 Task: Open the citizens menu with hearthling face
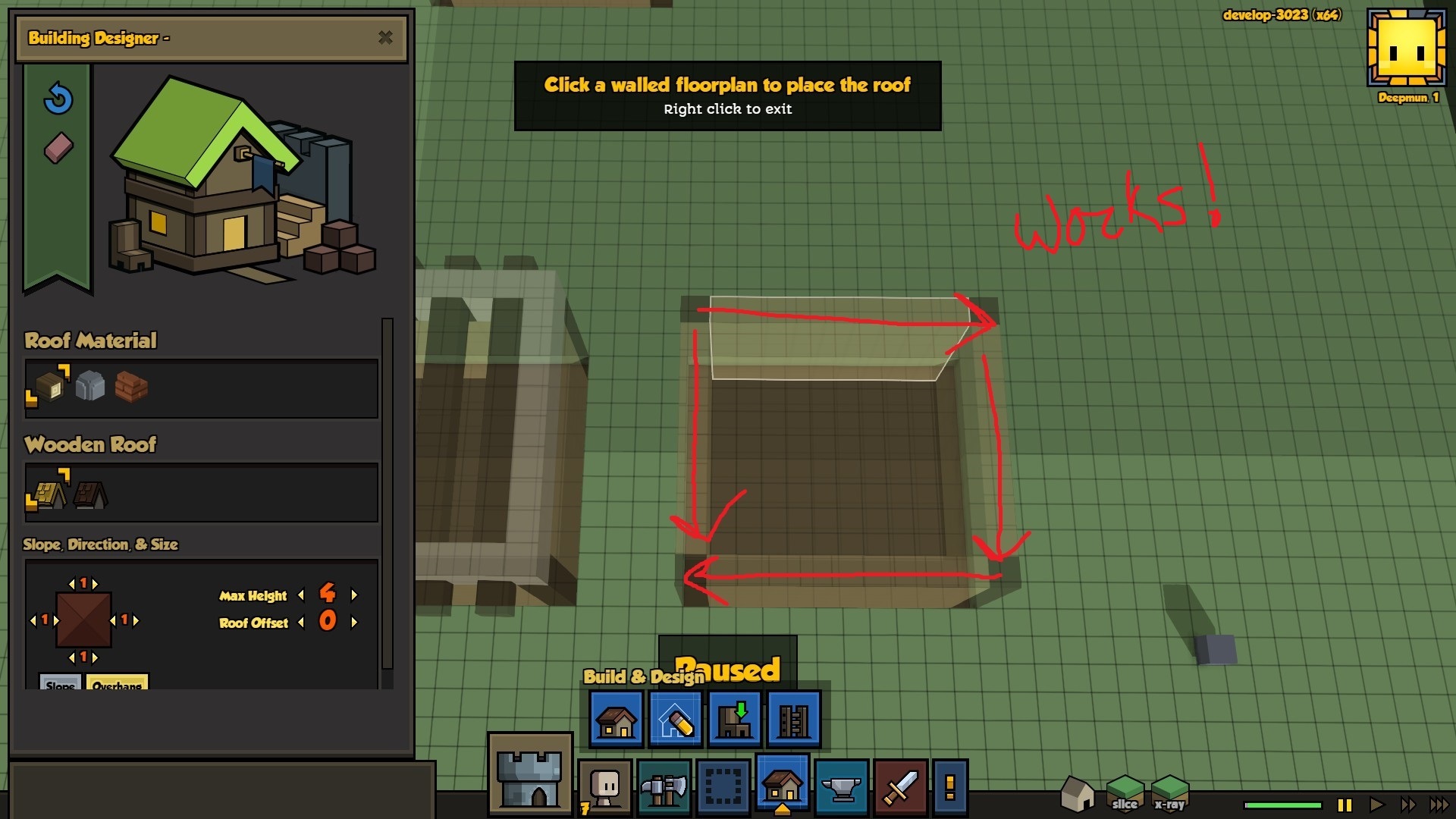tap(605, 789)
